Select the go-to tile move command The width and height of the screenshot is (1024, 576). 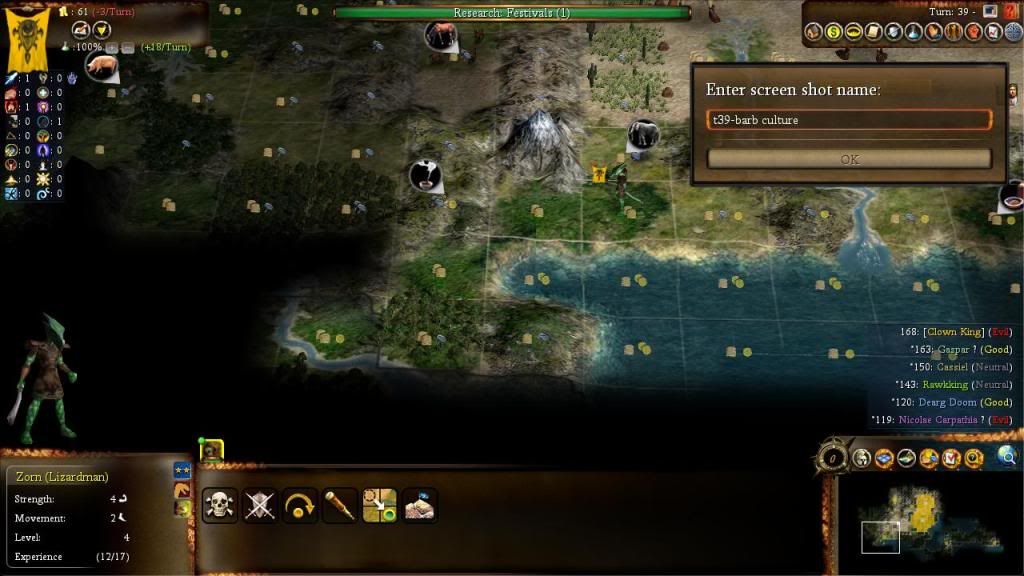pos(380,505)
